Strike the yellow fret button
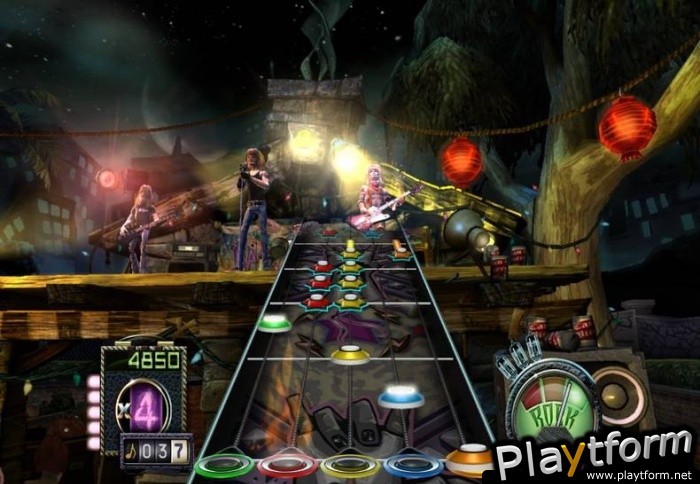 pyautogui.click(x=351, y=466)
